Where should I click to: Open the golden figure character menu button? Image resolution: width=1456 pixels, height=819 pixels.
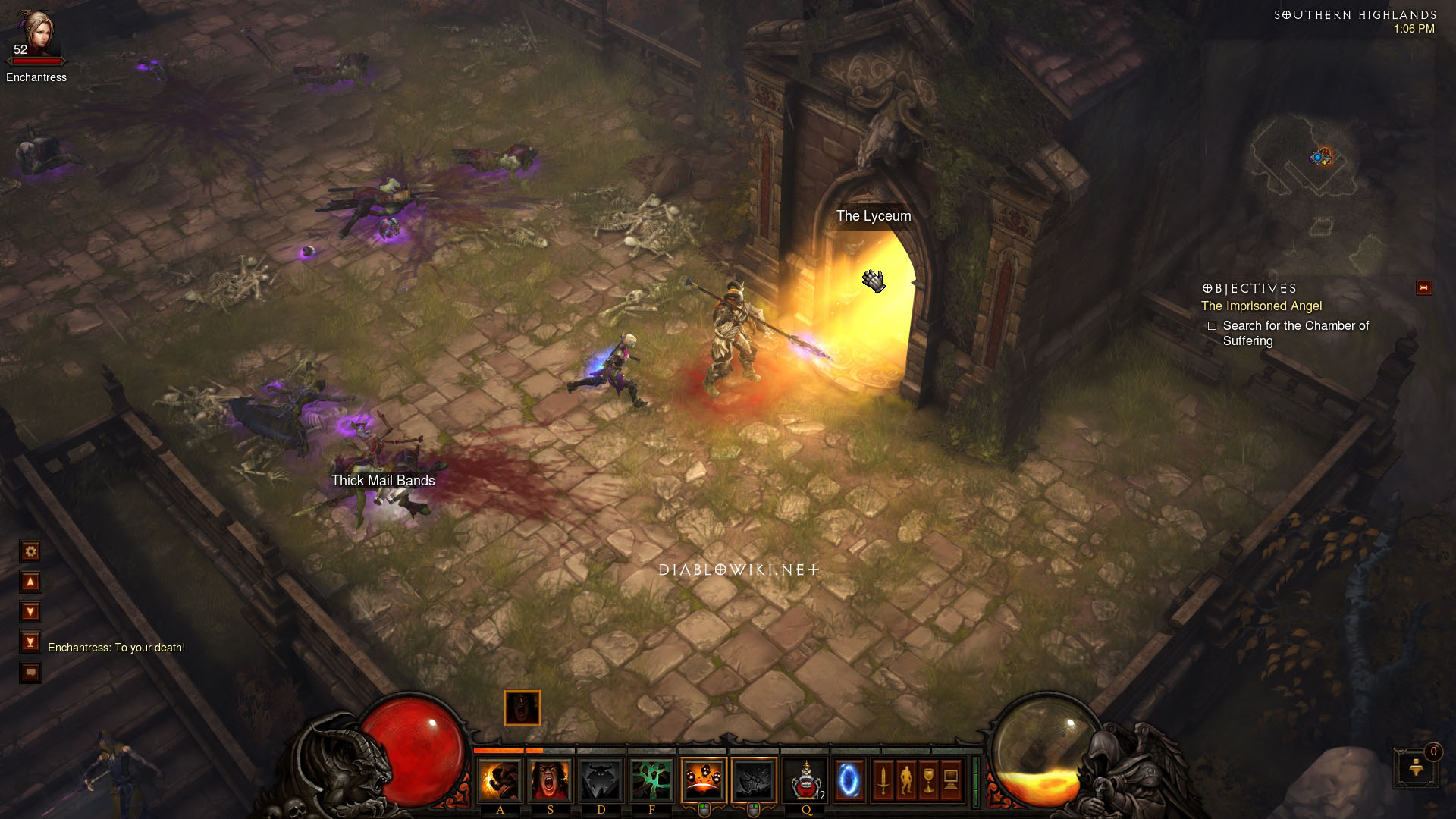[905, 780]
